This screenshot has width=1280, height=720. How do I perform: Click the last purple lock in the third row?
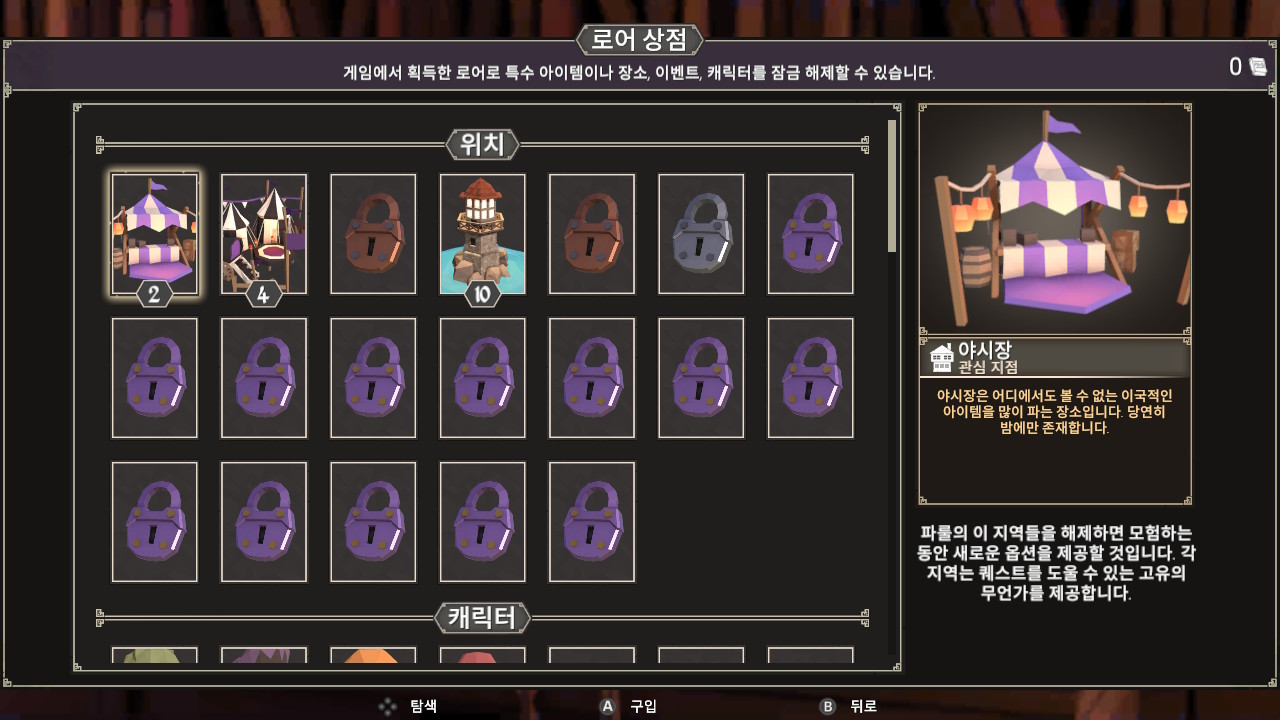click(591, 521)
